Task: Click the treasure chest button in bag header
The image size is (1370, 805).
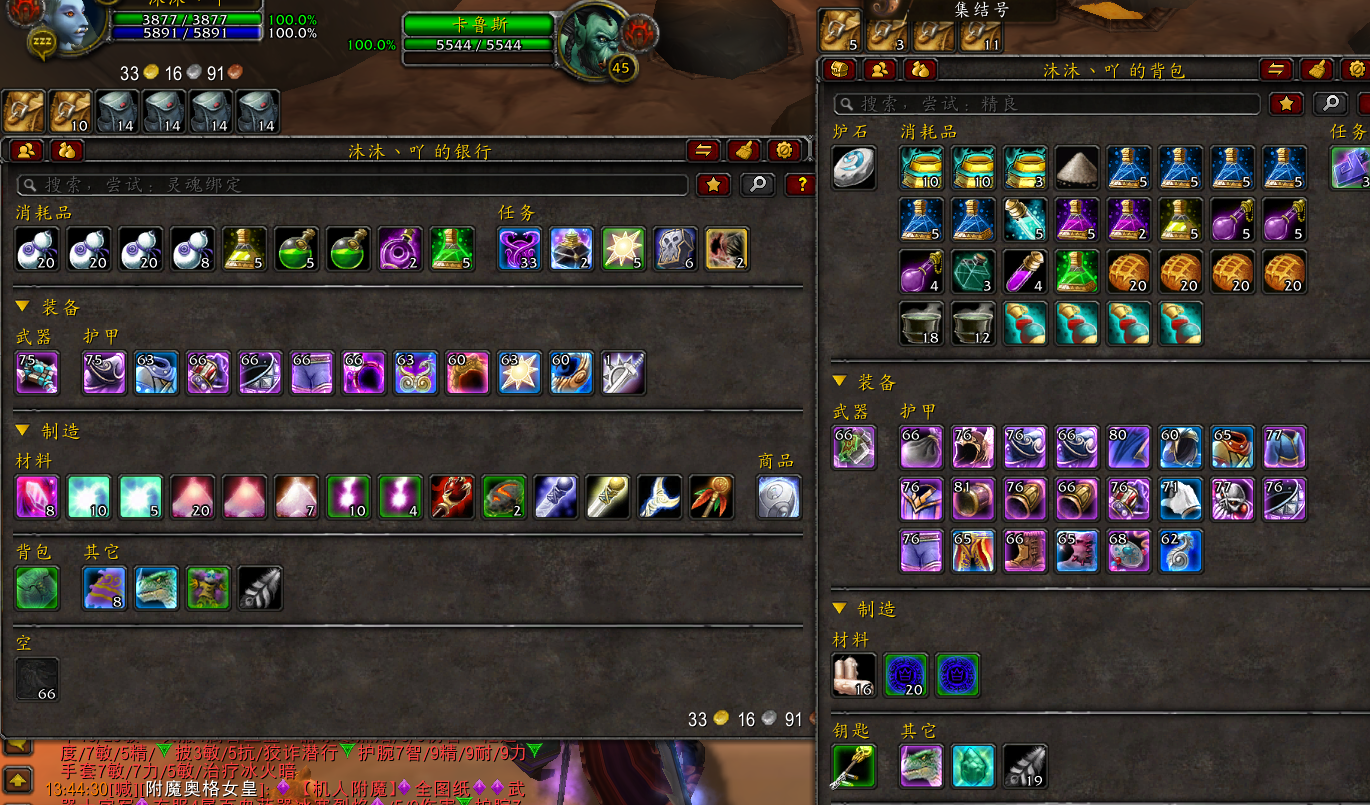Action: [841, 70]
